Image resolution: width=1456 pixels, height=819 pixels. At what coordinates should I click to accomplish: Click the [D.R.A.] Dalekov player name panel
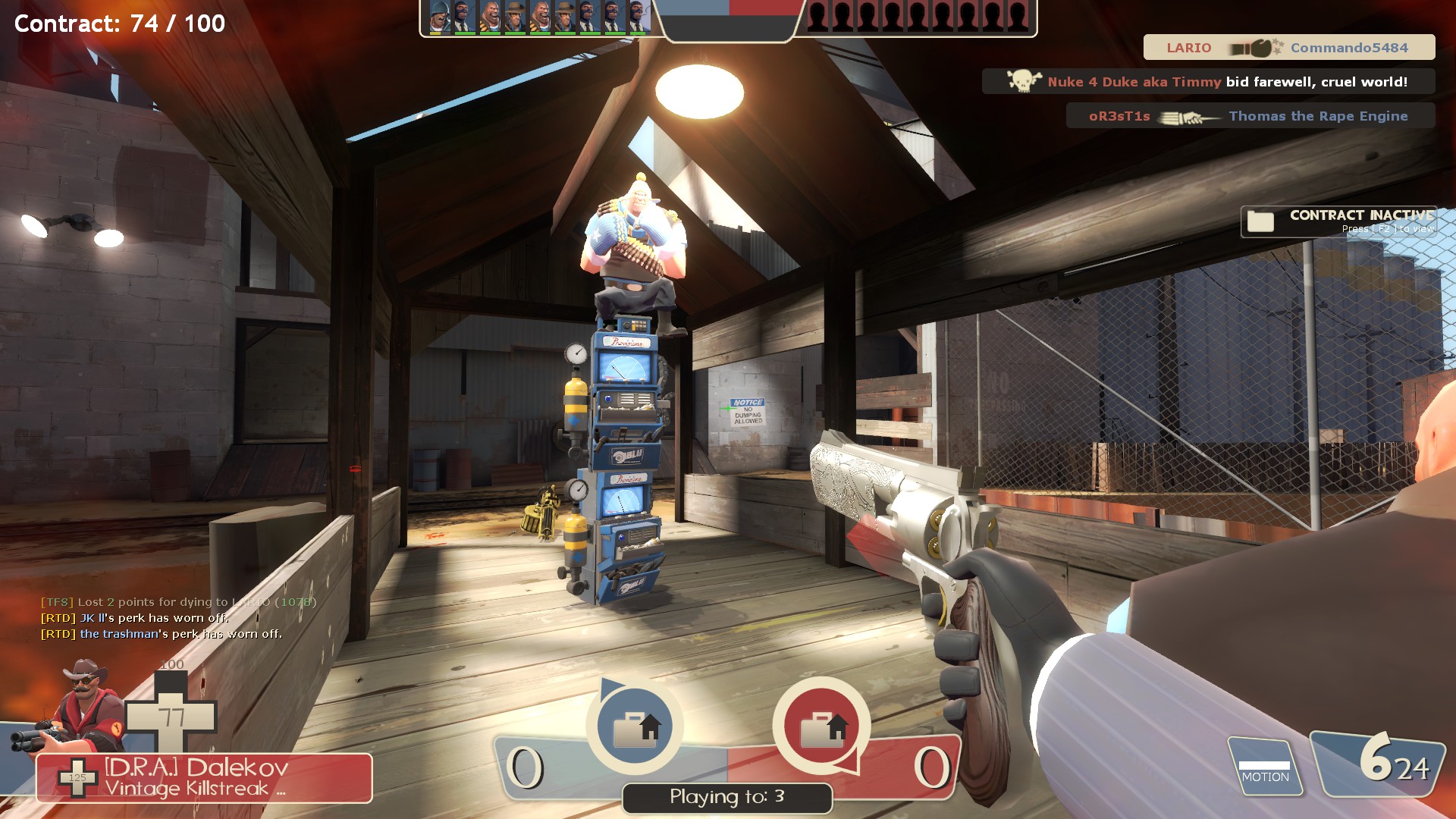(204, 777)
